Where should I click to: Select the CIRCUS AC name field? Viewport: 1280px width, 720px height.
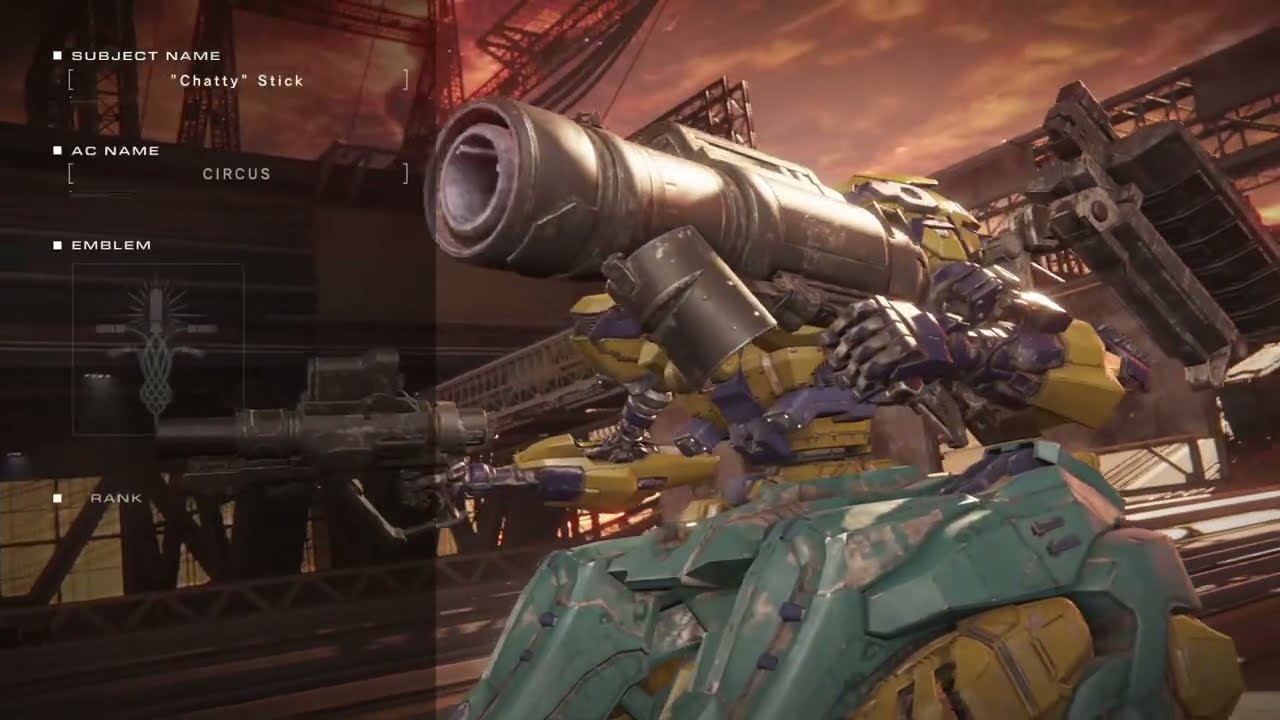point(237,174)
